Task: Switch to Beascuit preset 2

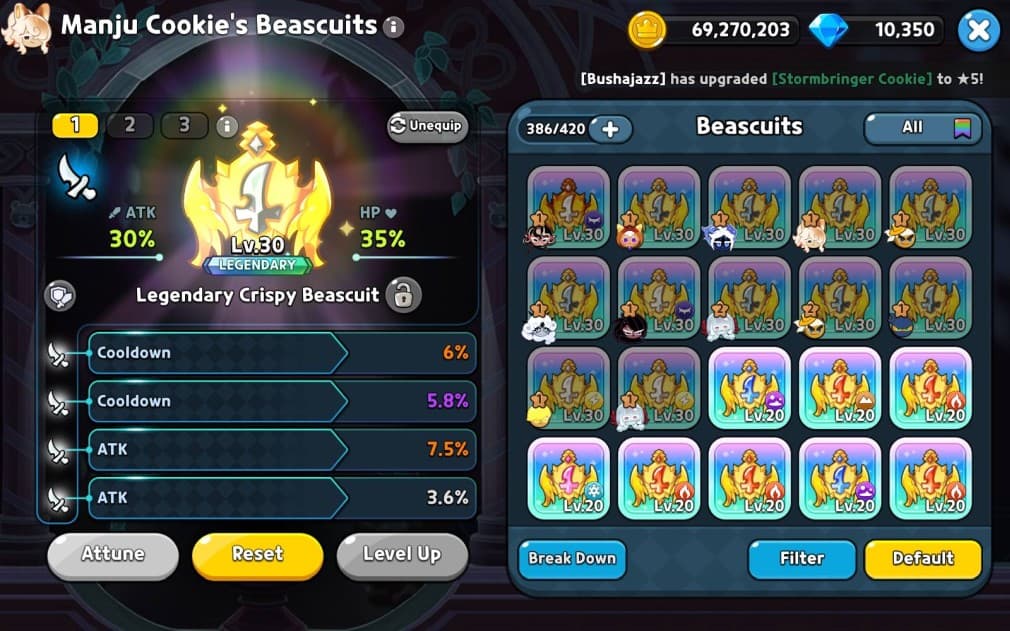Action: [130, 125]
